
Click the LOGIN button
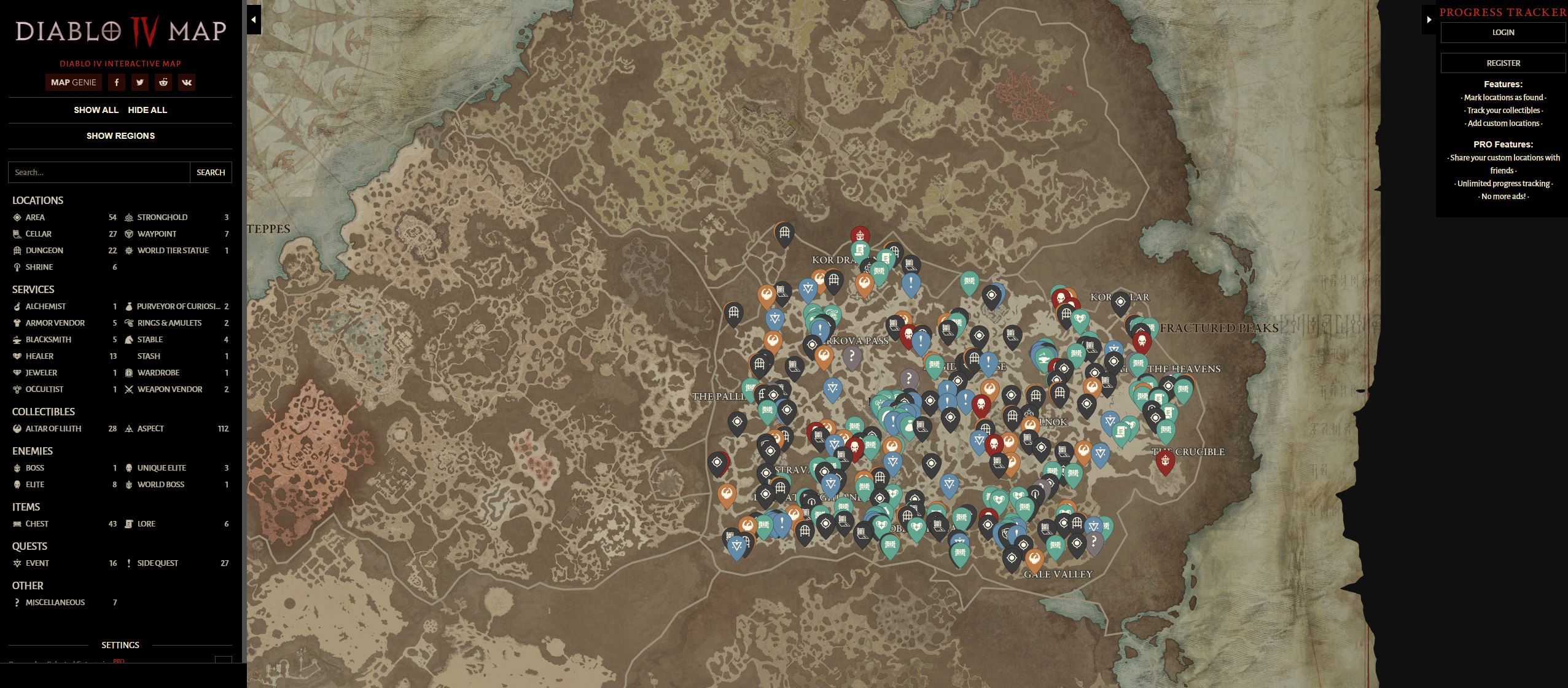point(1502,32)
